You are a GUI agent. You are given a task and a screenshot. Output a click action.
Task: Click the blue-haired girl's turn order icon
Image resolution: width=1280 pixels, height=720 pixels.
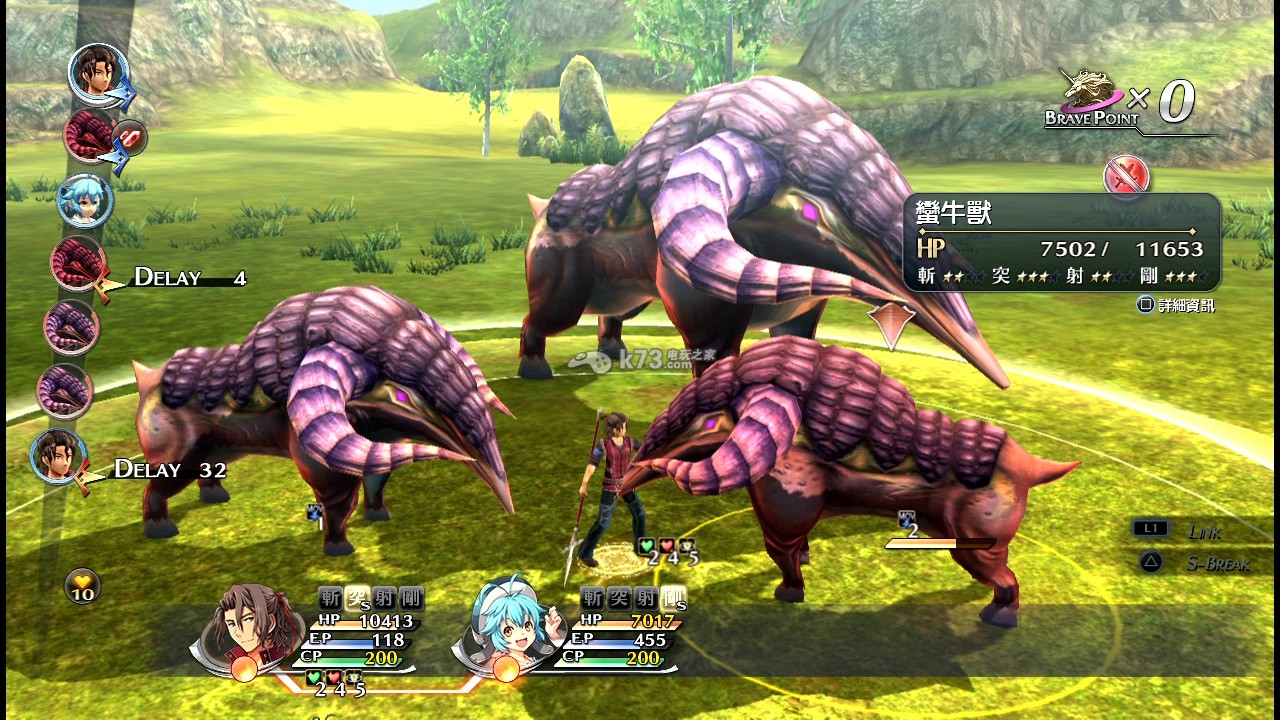[84, 200]
